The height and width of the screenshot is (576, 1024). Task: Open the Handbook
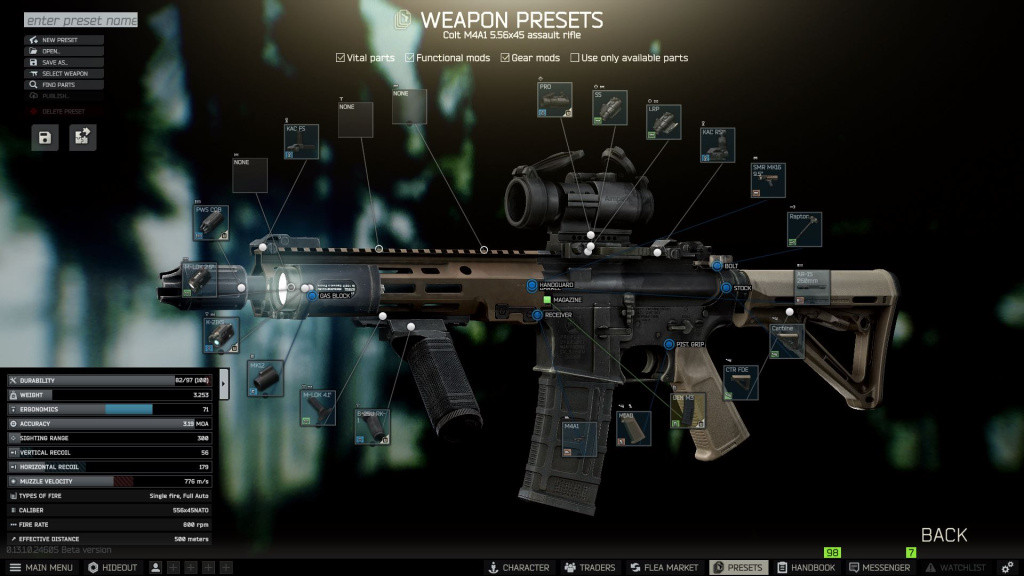[806, 567]
